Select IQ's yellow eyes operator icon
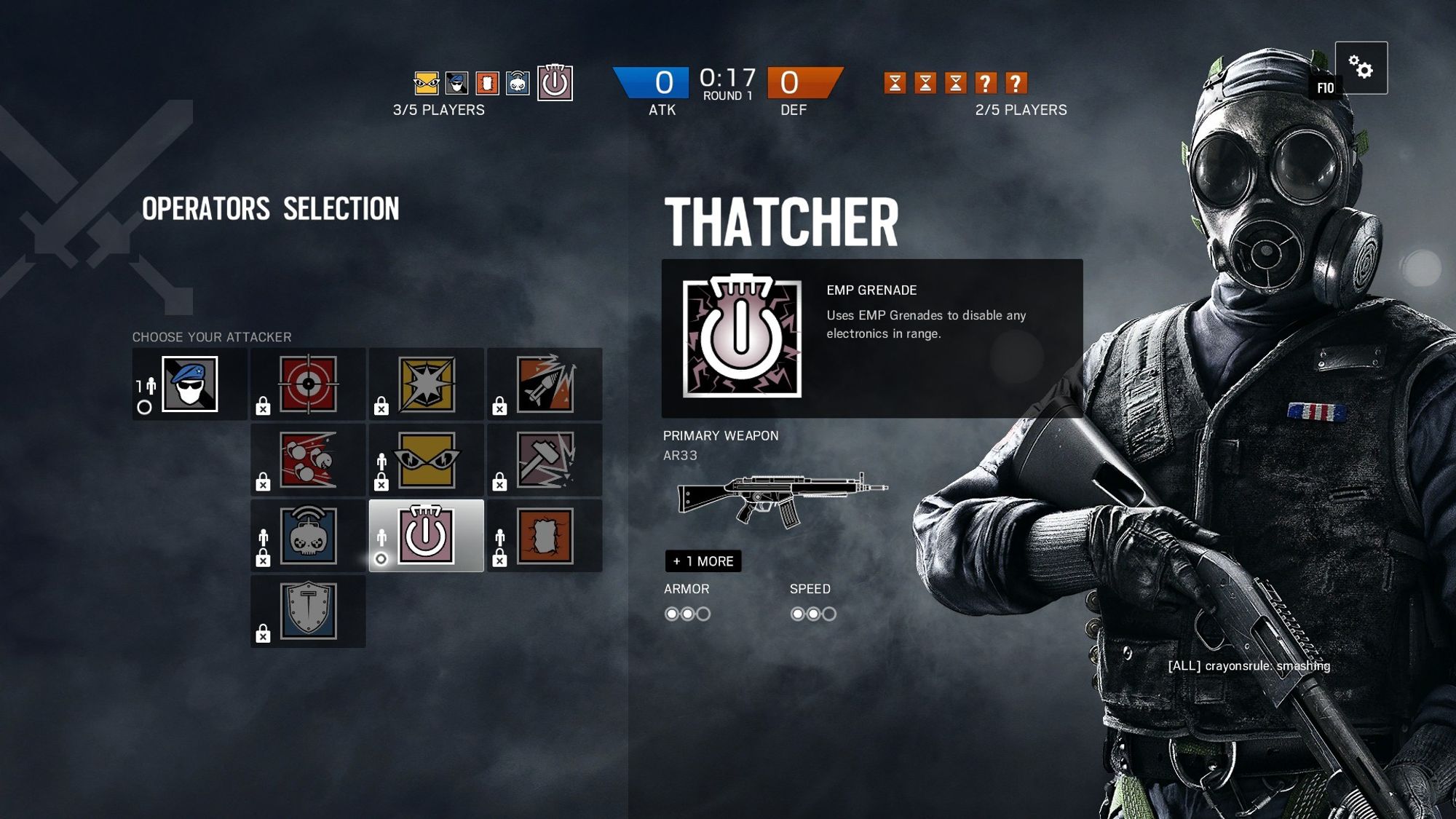The image size is (1456, 819). point(426,459)
